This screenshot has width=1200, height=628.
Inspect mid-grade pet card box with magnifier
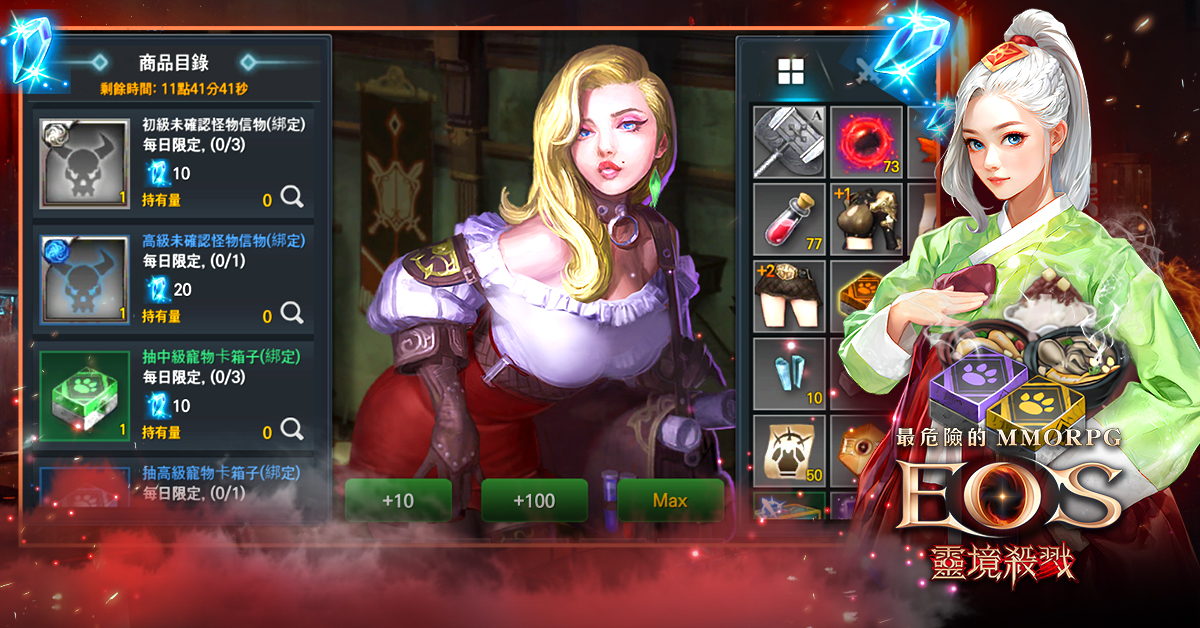[x=292, y=429]
